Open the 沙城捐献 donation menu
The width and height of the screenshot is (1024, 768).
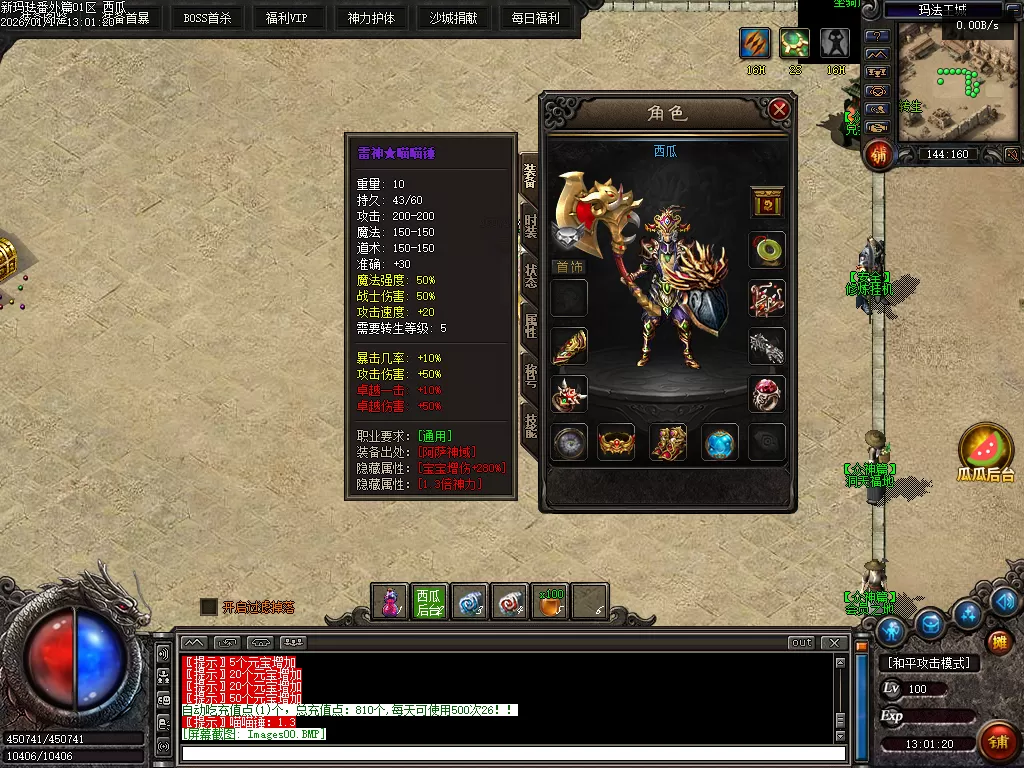pyautogui.click(x=453, y=18)
